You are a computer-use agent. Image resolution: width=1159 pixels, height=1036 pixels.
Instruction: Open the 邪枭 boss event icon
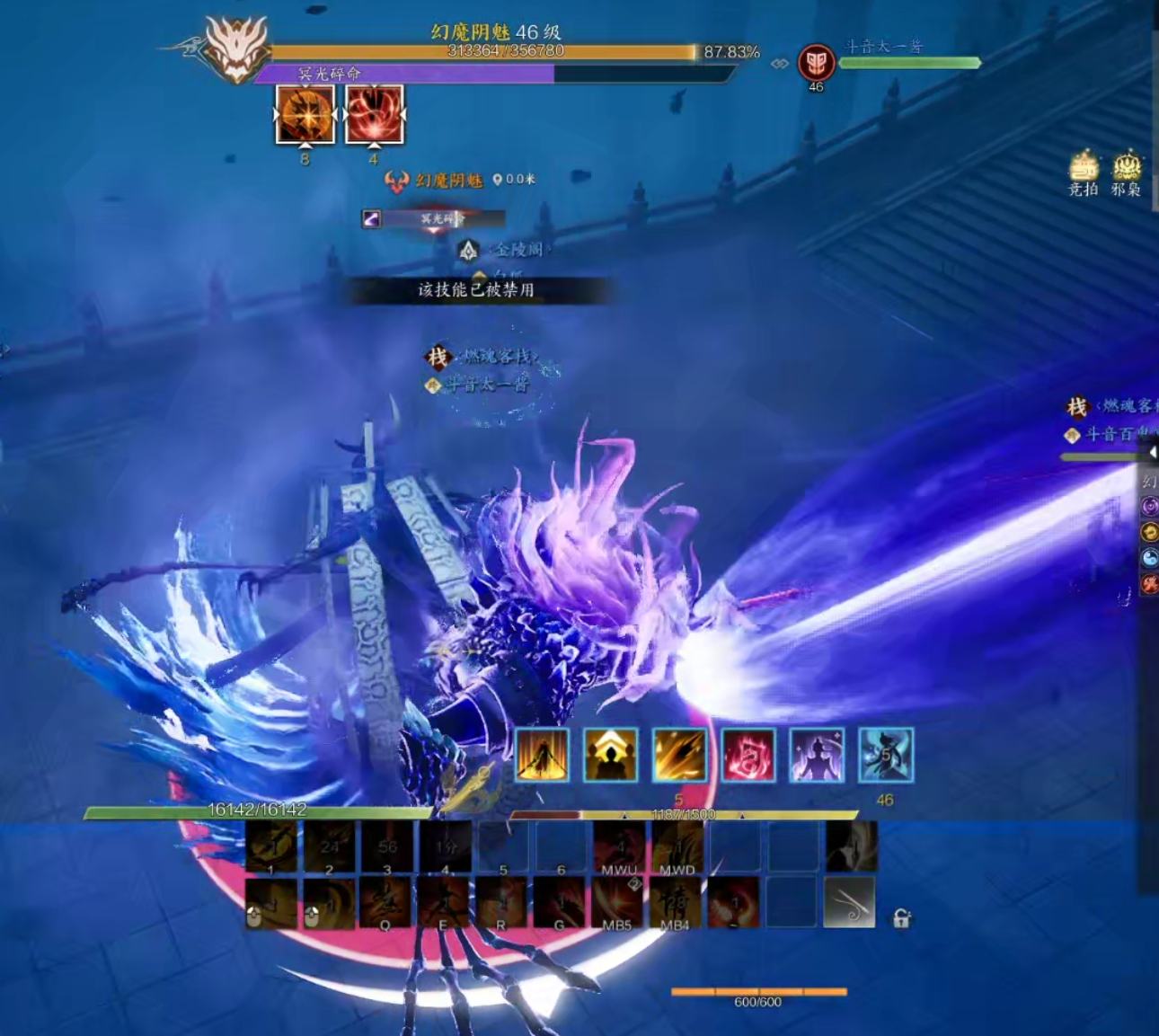(1127, 168)
